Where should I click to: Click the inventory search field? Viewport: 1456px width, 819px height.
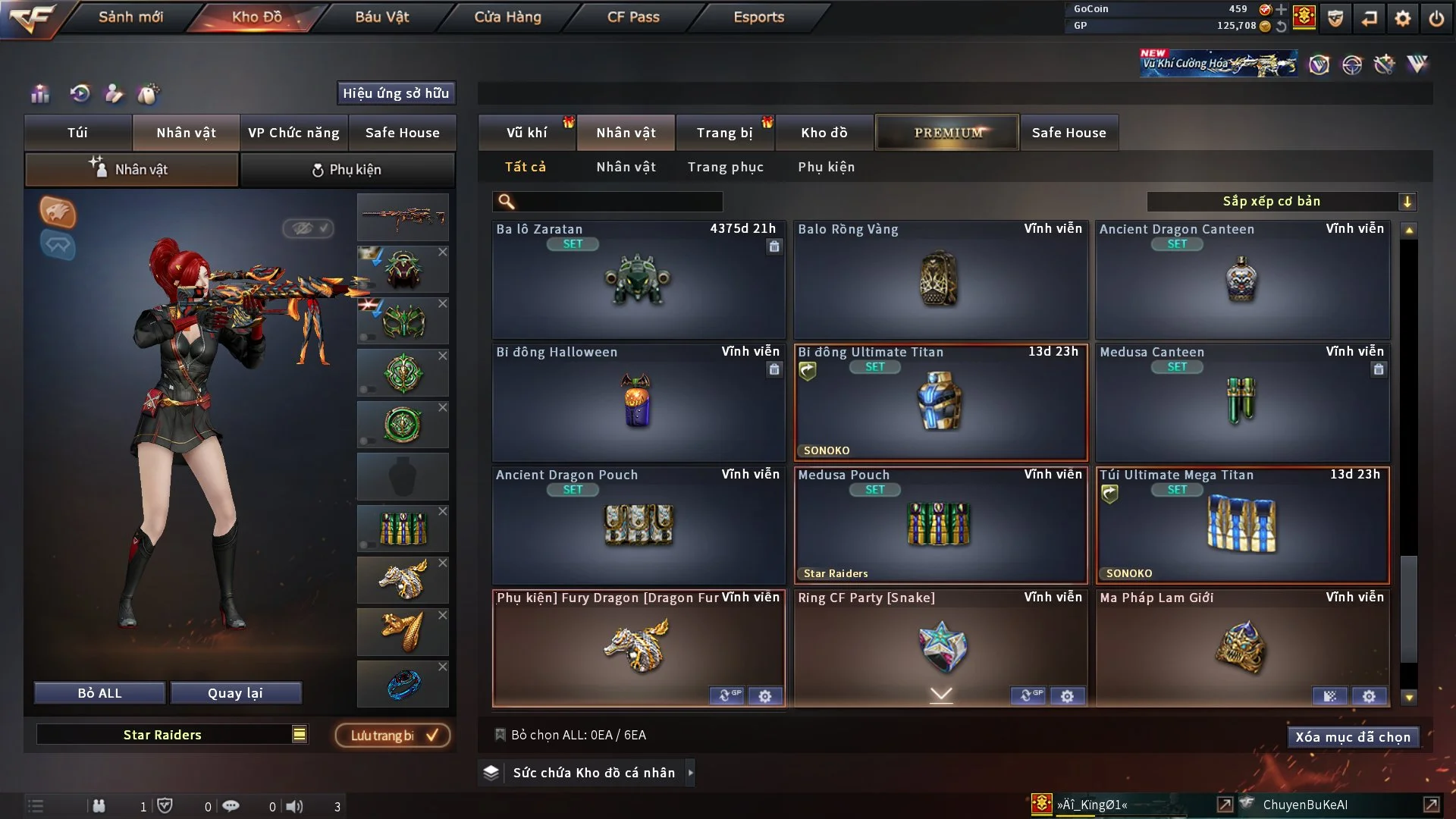[x=618, y=202]
